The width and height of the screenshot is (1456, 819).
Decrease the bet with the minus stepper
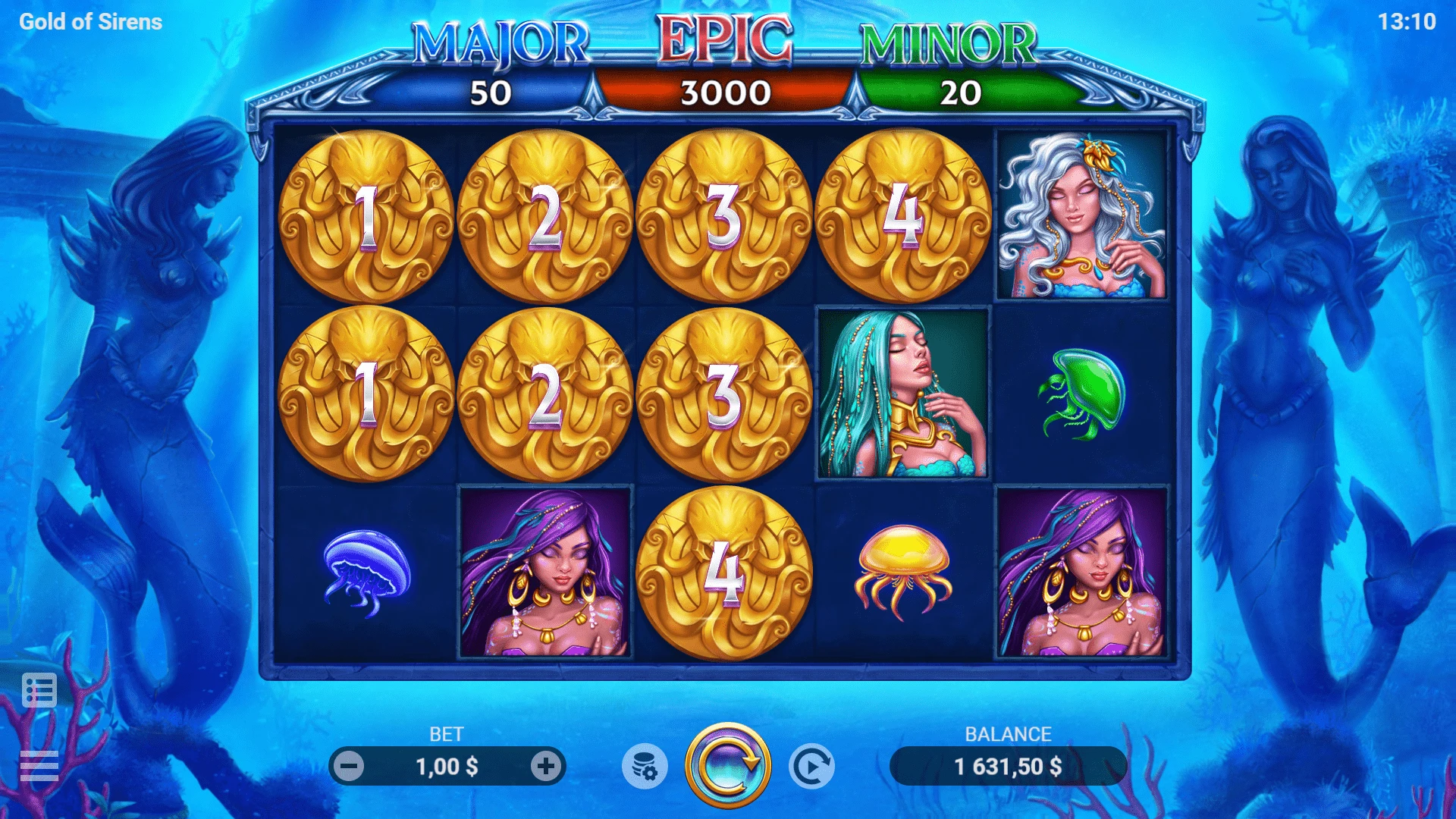point(350,767)
